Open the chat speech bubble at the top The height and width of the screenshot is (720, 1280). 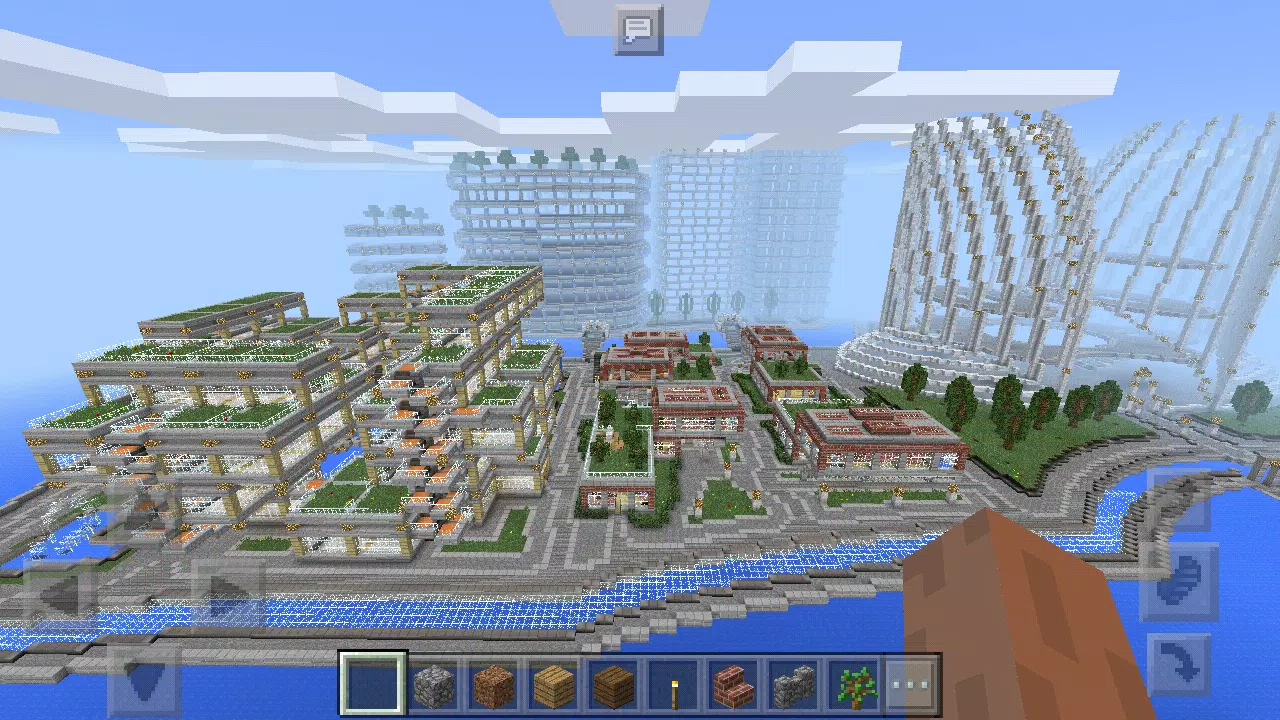[638, 30]
